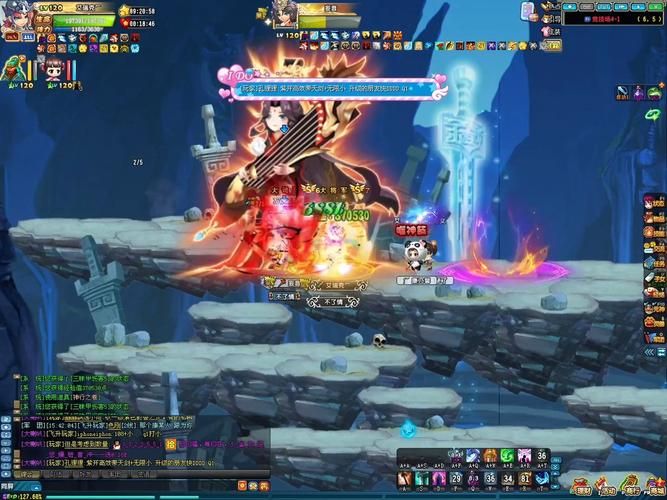Activate the orange flame skill in top hotbar row
Screen dimensions: 667x500
pyautogui.click(x=490, y=457)
